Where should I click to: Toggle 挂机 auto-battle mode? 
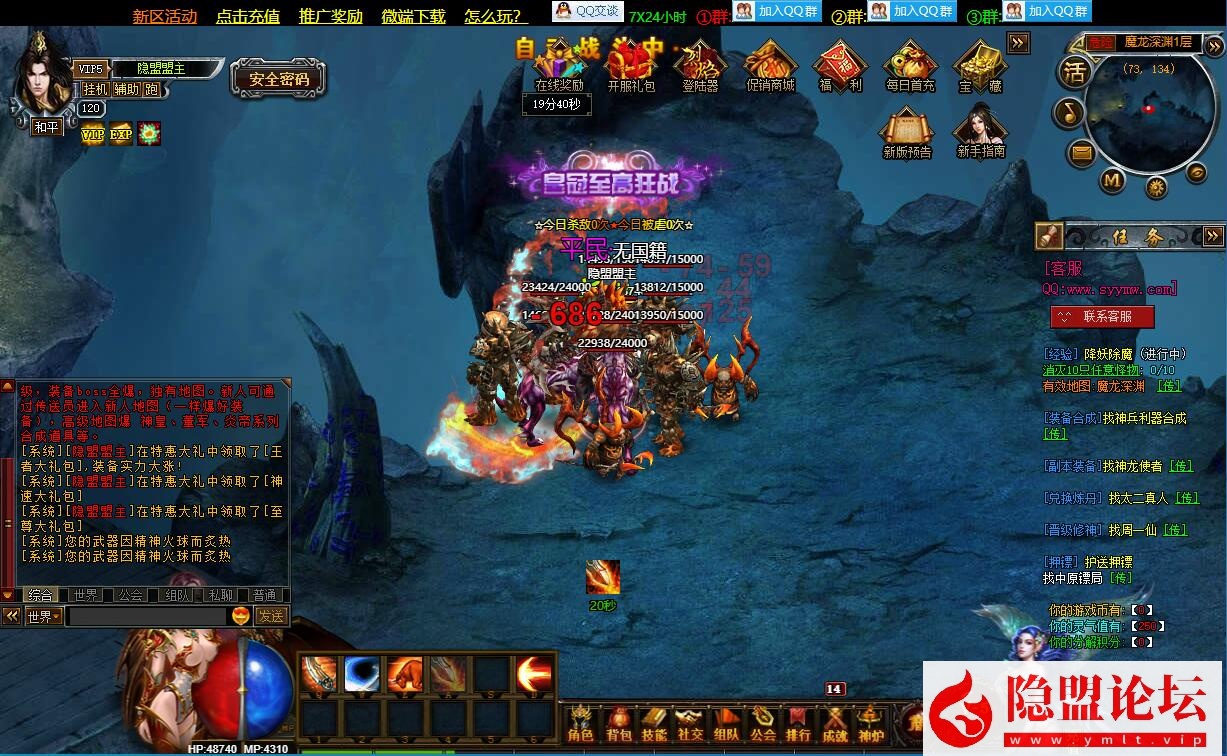click(96, 89)
